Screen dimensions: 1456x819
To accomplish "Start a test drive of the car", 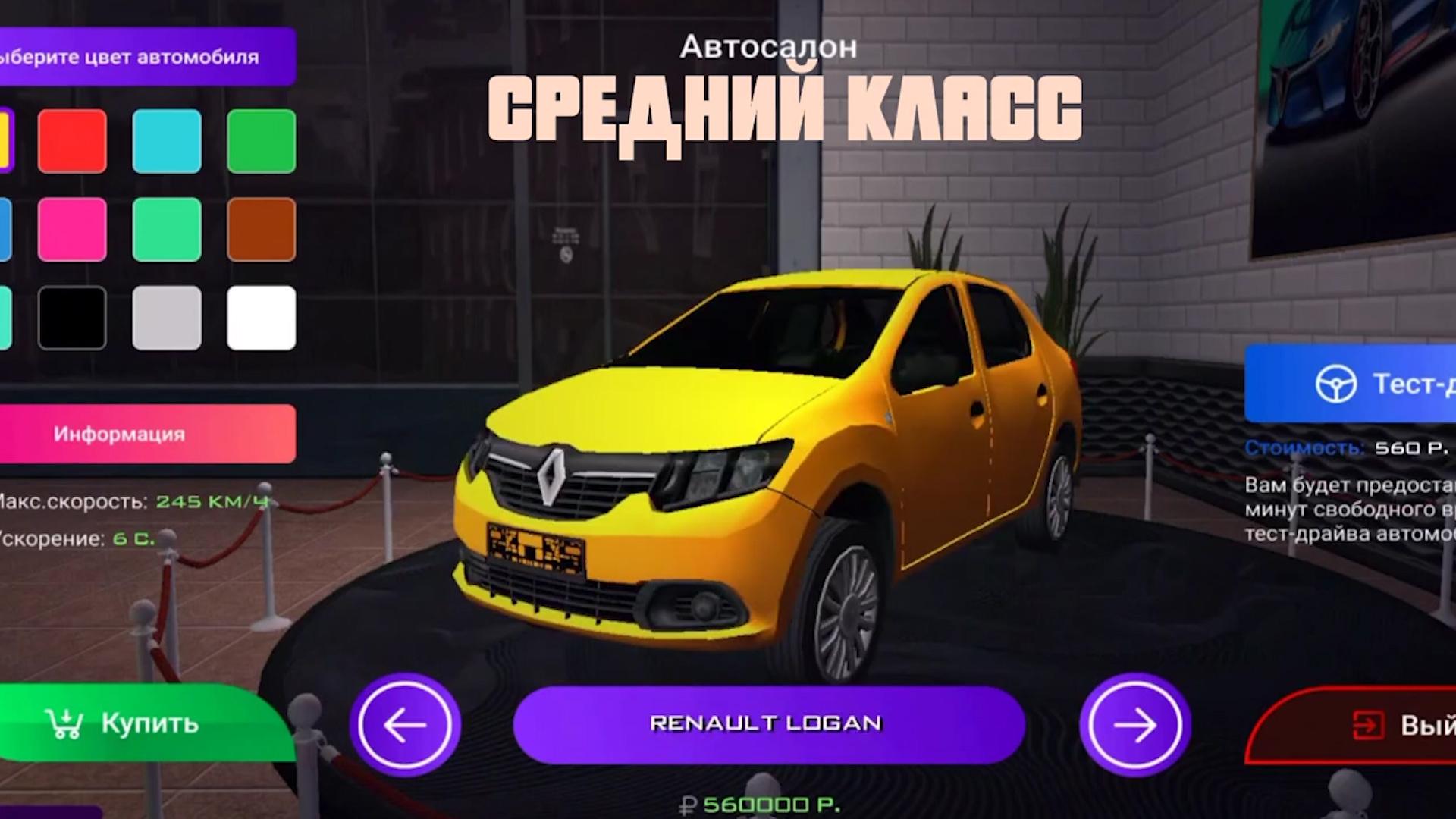I will click(x=1357, y=383).
